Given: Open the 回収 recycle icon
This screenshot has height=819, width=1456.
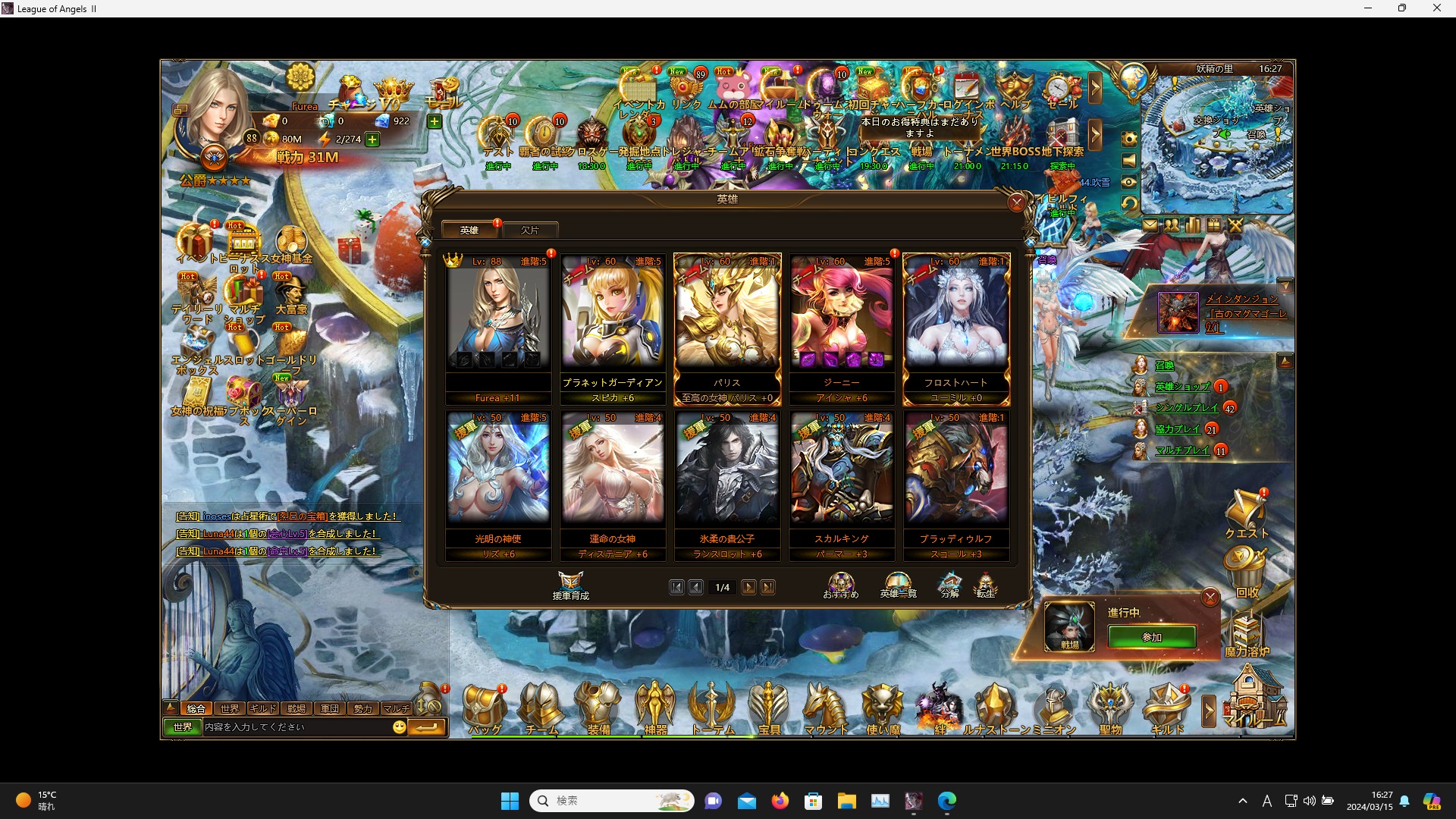Looking at the screenshot, I should (x=1246, y=573).
